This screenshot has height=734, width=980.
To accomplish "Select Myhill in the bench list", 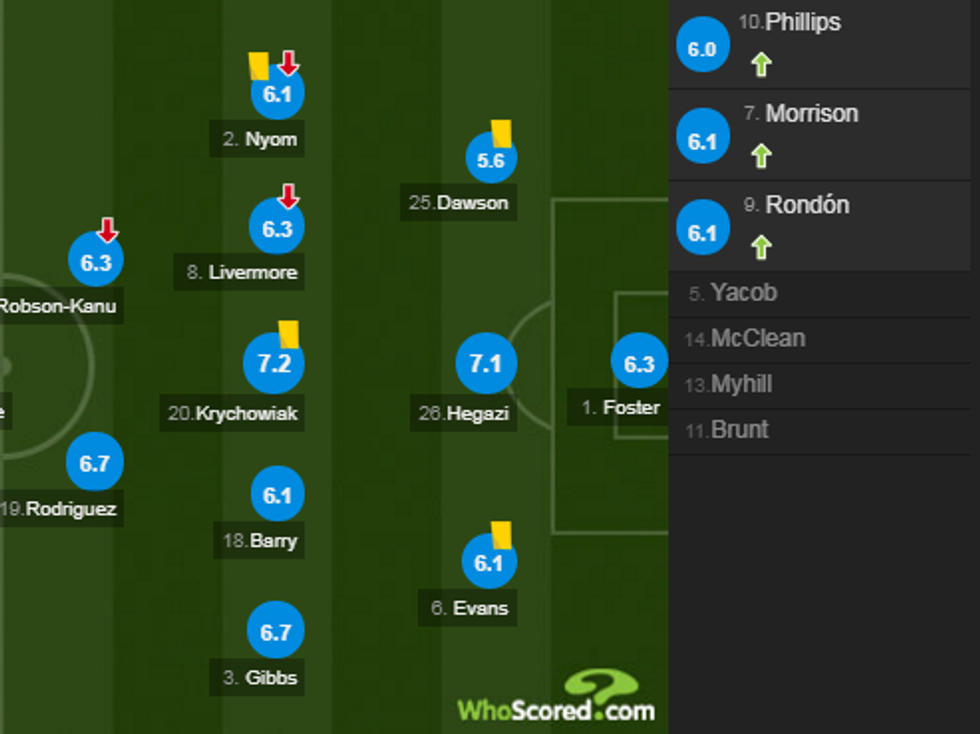I will [x=741, y=385].
